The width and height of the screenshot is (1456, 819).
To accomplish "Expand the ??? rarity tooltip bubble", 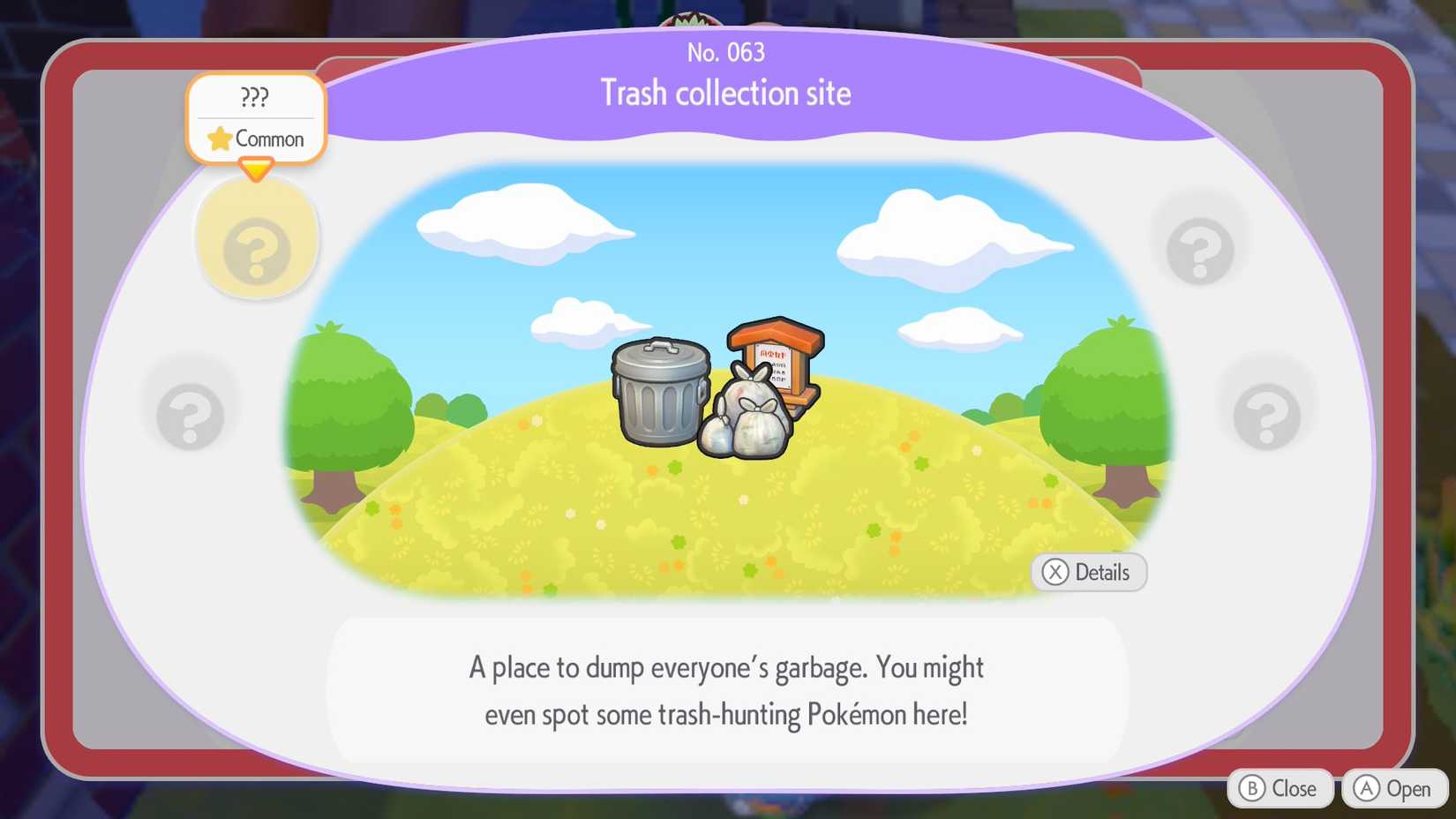I will (255, 97).
